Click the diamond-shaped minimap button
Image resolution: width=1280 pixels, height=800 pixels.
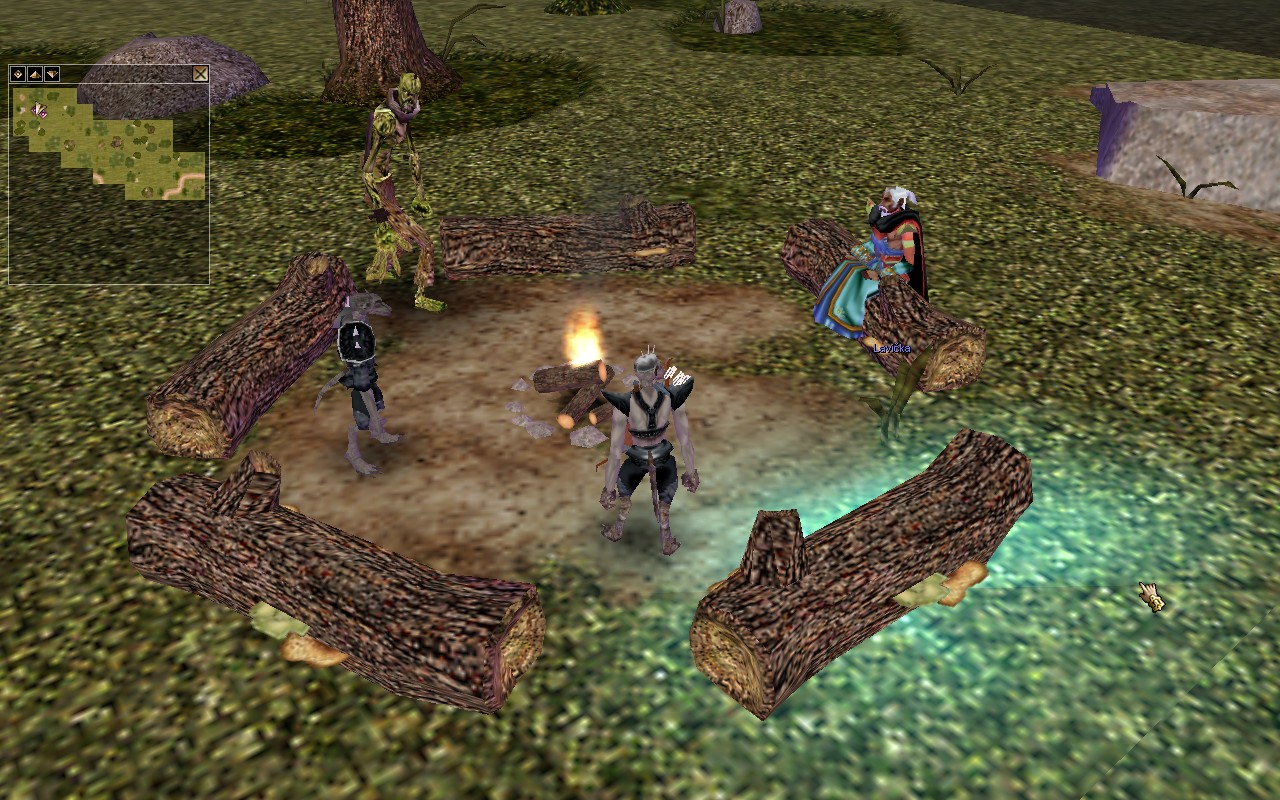click(18, 74)
